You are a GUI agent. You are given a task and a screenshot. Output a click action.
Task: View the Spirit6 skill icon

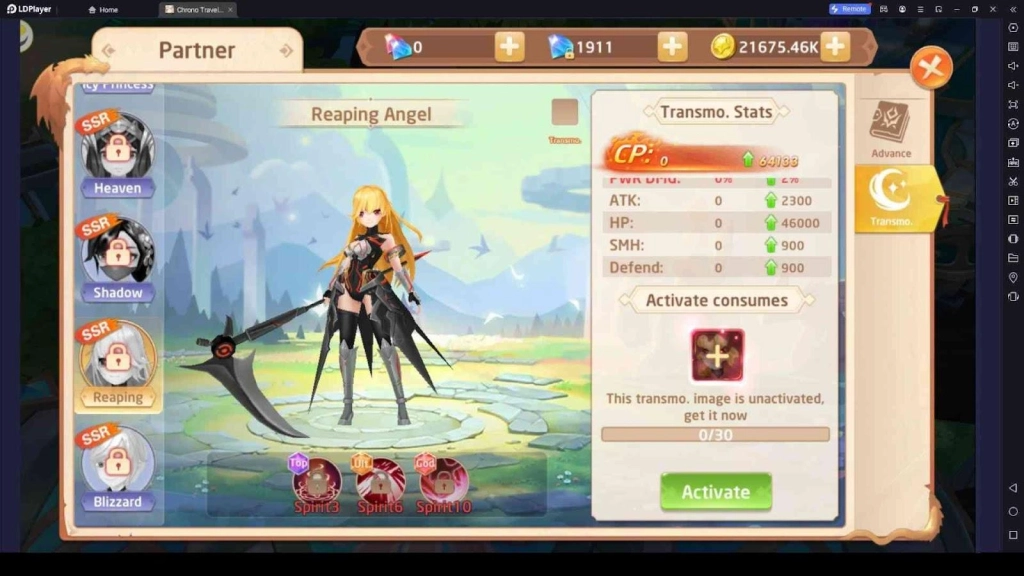[380, 482]
